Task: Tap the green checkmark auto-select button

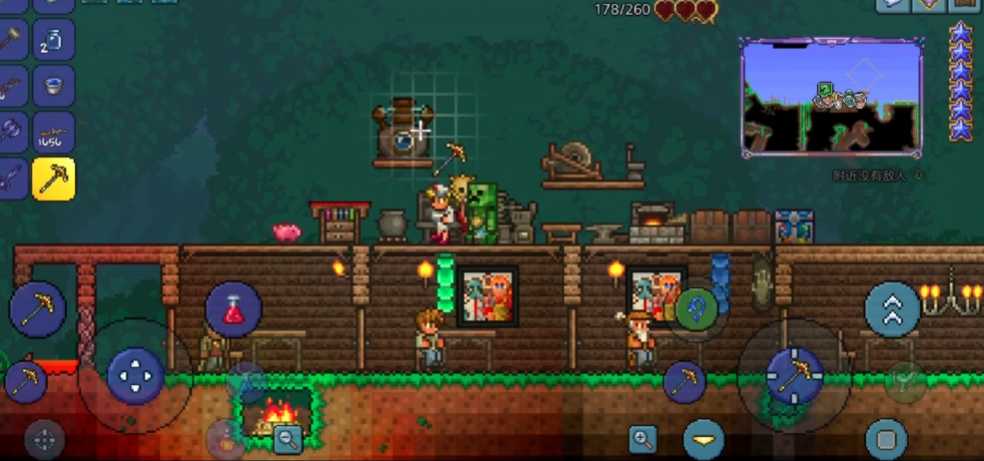Action: coord(906,382)
